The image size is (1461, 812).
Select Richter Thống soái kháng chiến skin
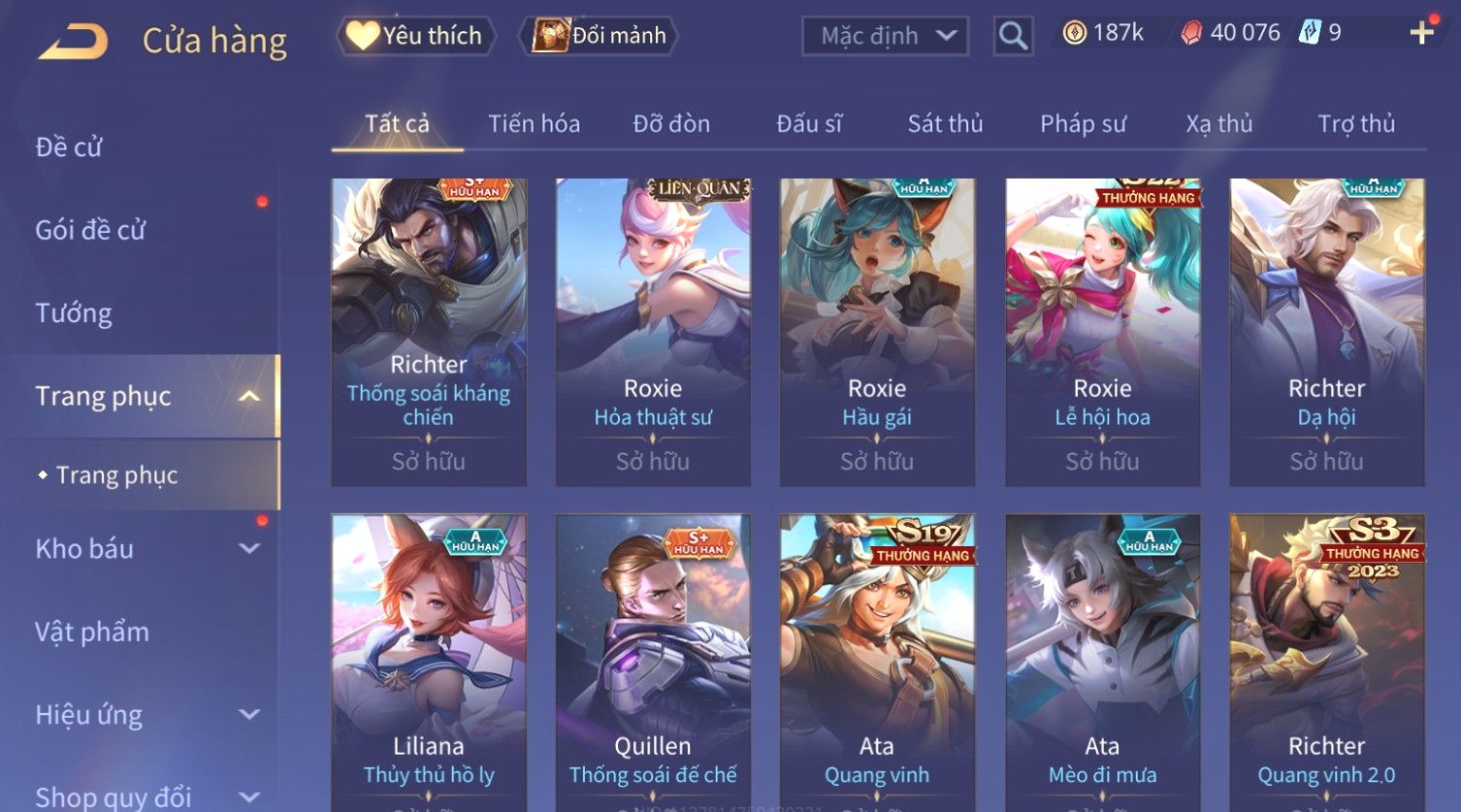point(429,330)
